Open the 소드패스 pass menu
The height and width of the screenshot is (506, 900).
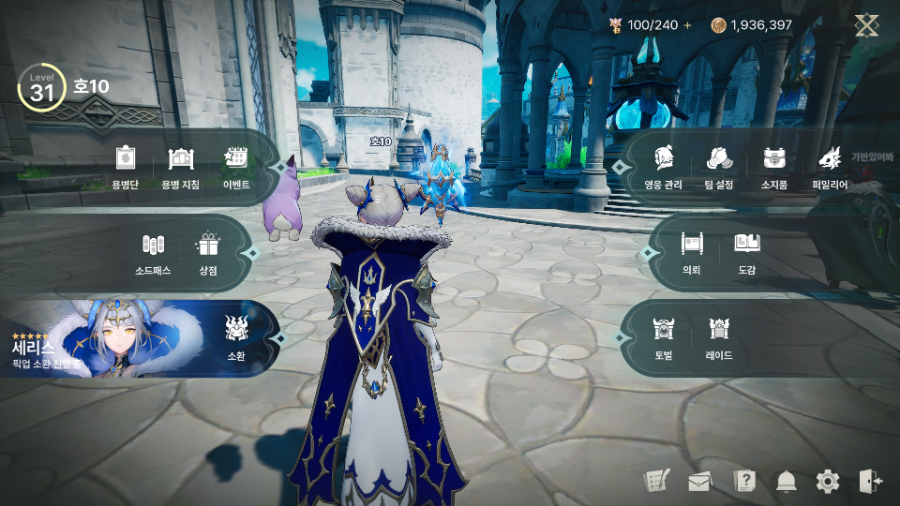(x=152, y=251)
